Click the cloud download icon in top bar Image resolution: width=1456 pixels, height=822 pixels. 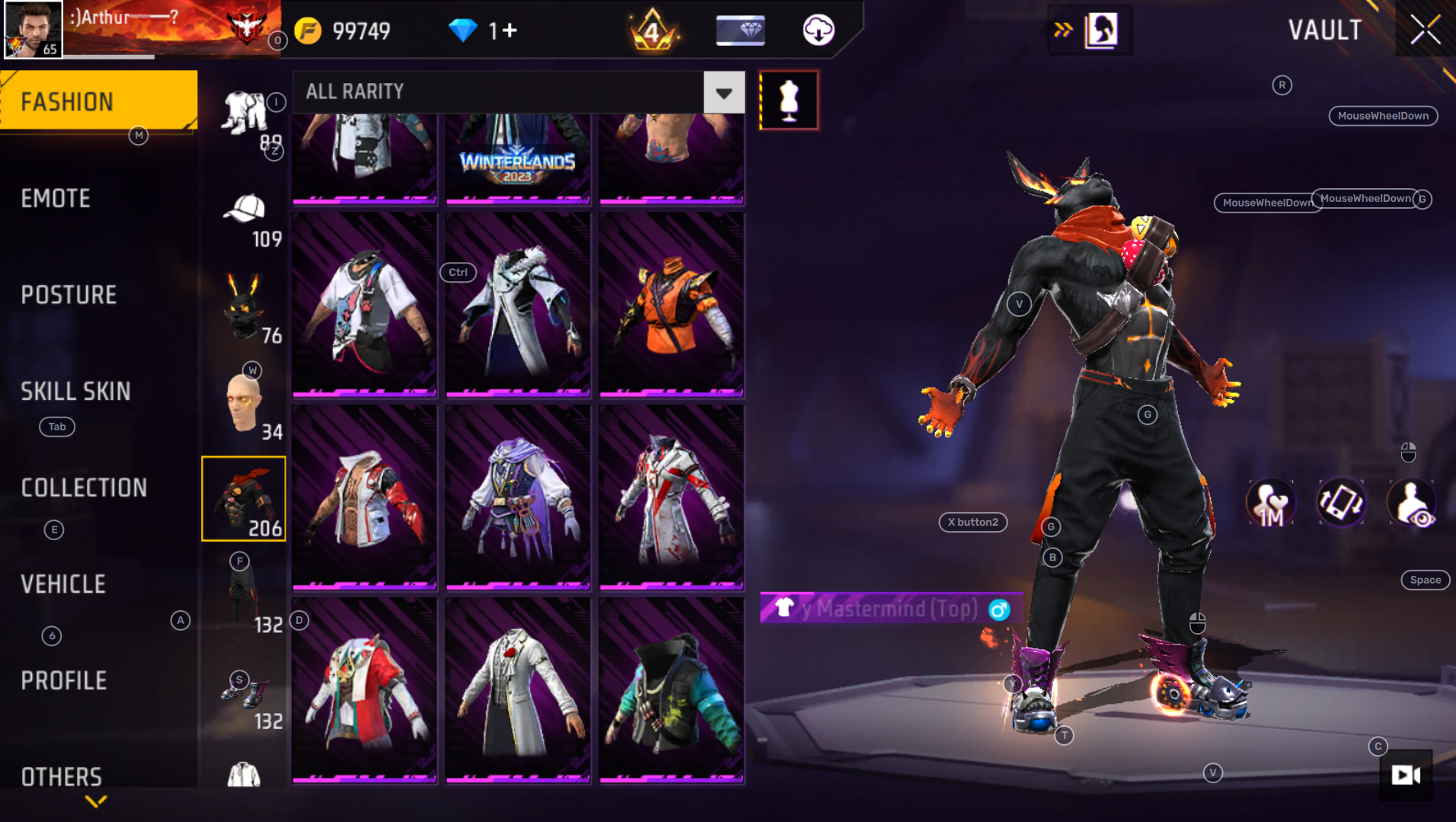[x=819, y=30]
